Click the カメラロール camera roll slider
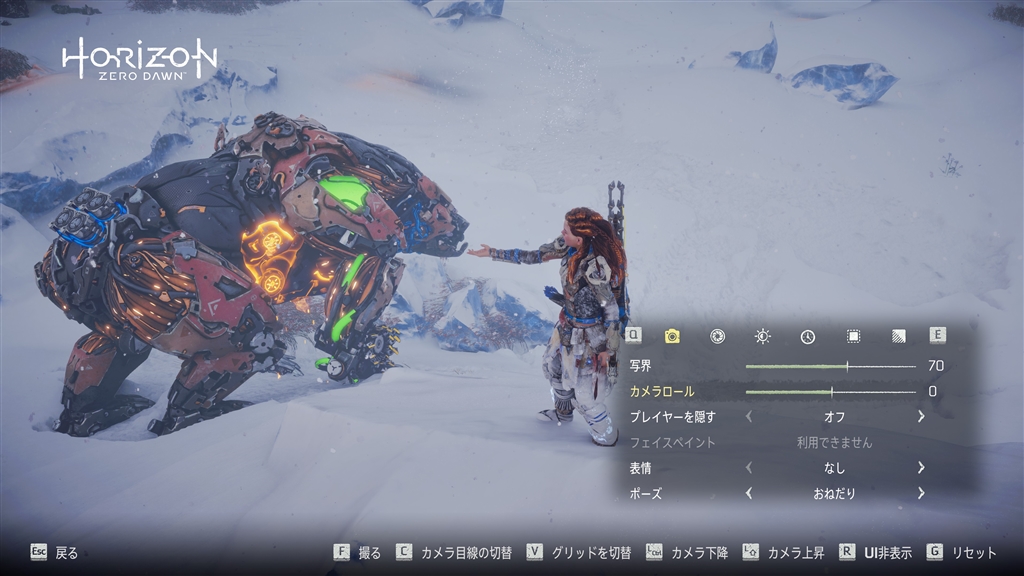 point(830,391)
